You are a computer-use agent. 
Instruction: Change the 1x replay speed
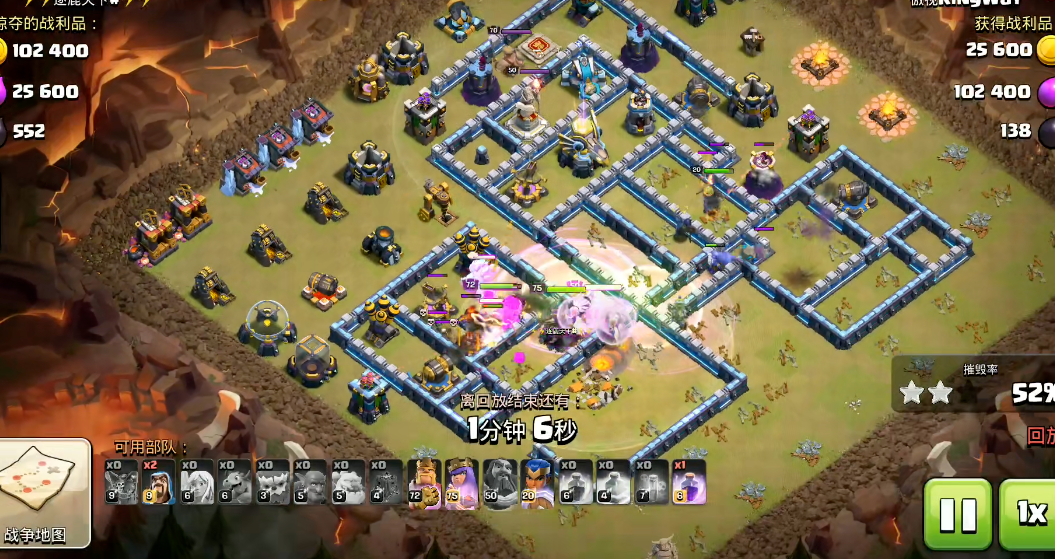[1029, 514]
